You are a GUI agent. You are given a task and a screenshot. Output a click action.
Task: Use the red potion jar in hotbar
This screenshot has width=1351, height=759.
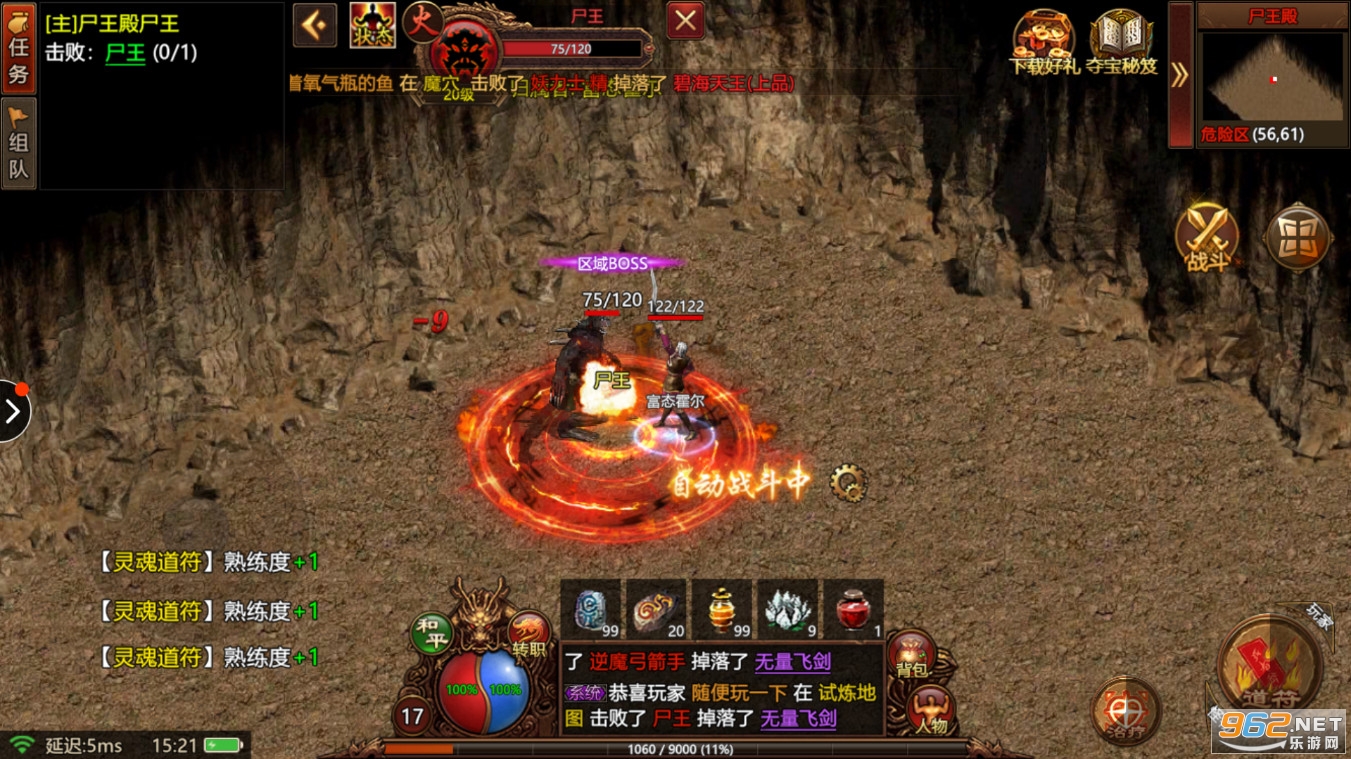[x=853, y=609]
